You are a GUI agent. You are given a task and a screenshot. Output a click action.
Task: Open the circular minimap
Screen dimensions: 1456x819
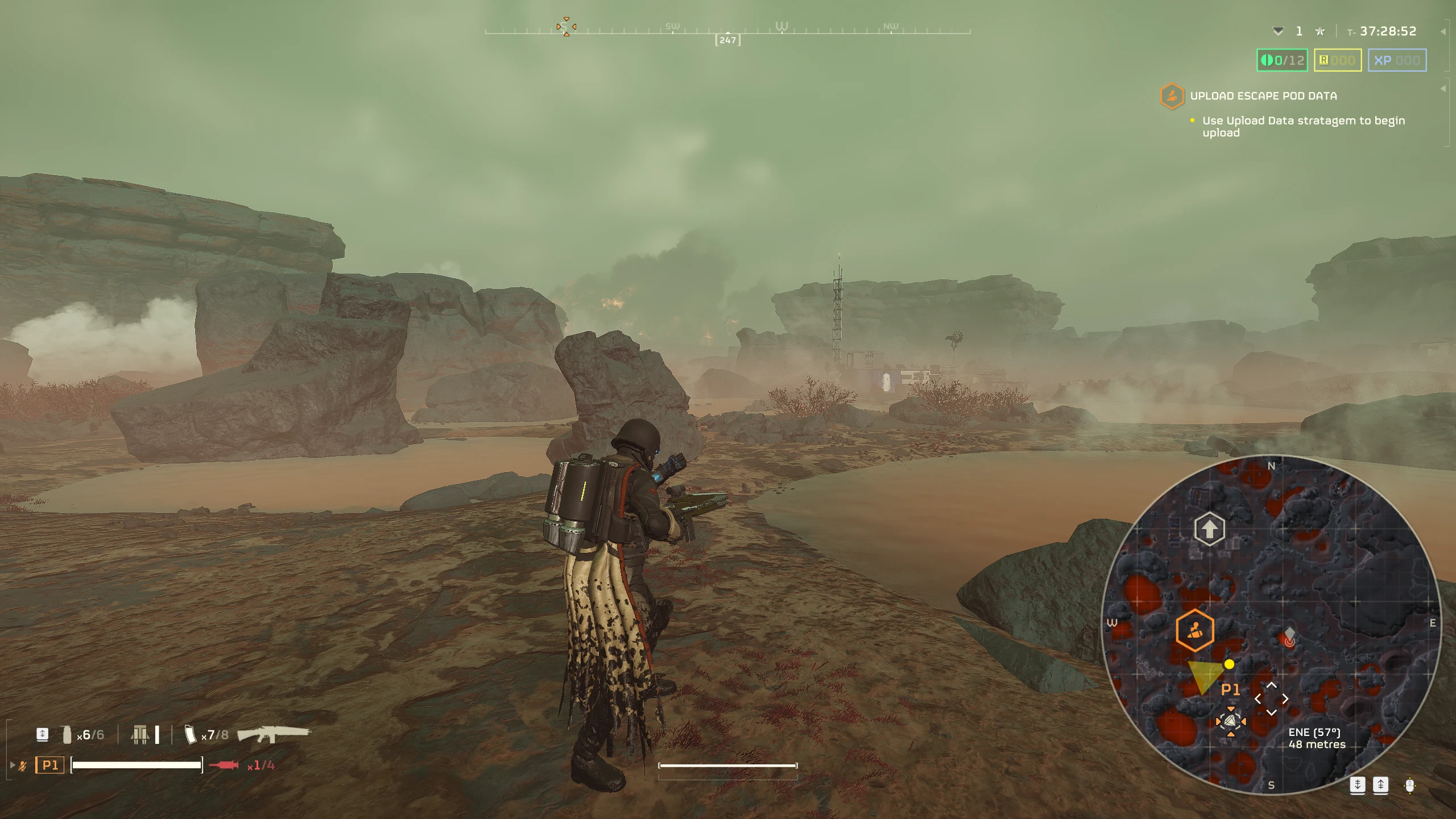(1271, 624)
